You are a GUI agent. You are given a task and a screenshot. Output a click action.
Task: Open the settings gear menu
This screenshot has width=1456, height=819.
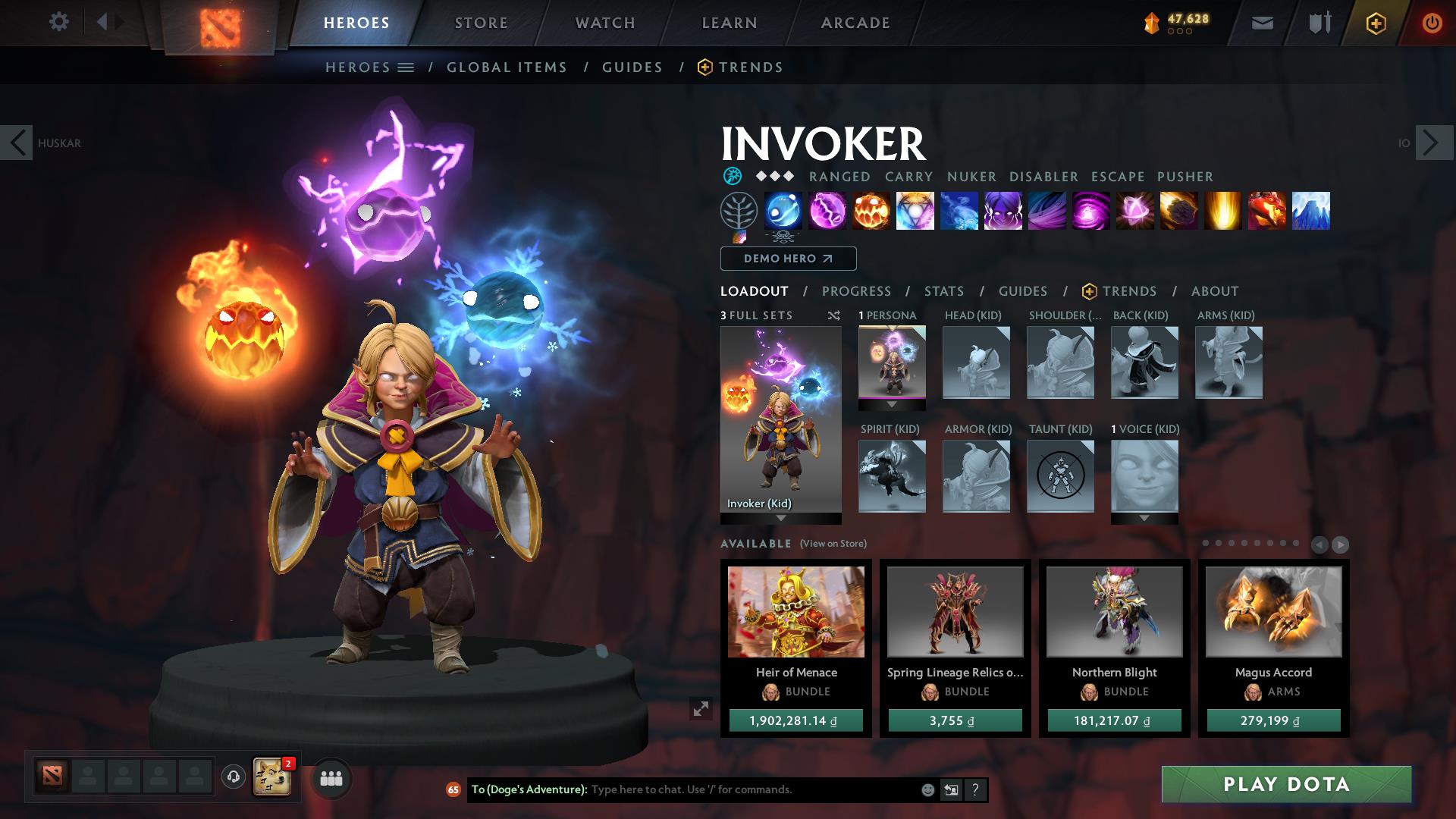[59, 22]
